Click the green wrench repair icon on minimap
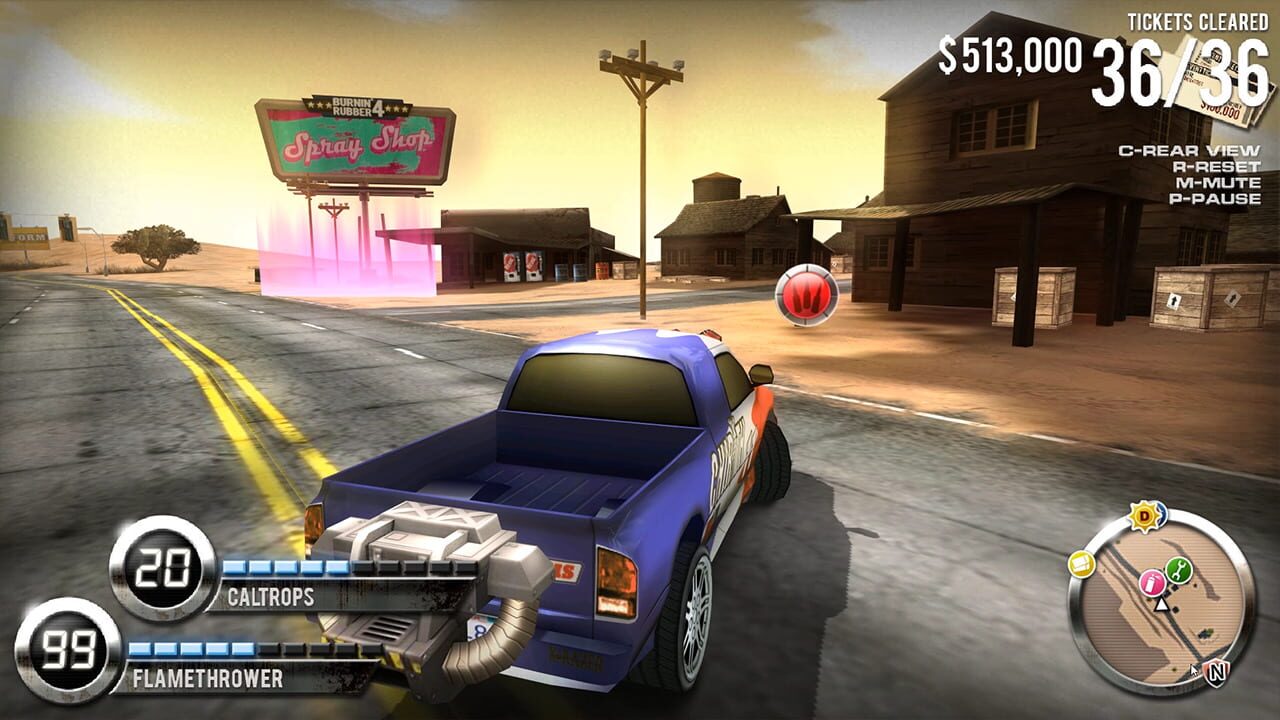The height and width of the screenshot is (720, 1280). click(1177, 568)
